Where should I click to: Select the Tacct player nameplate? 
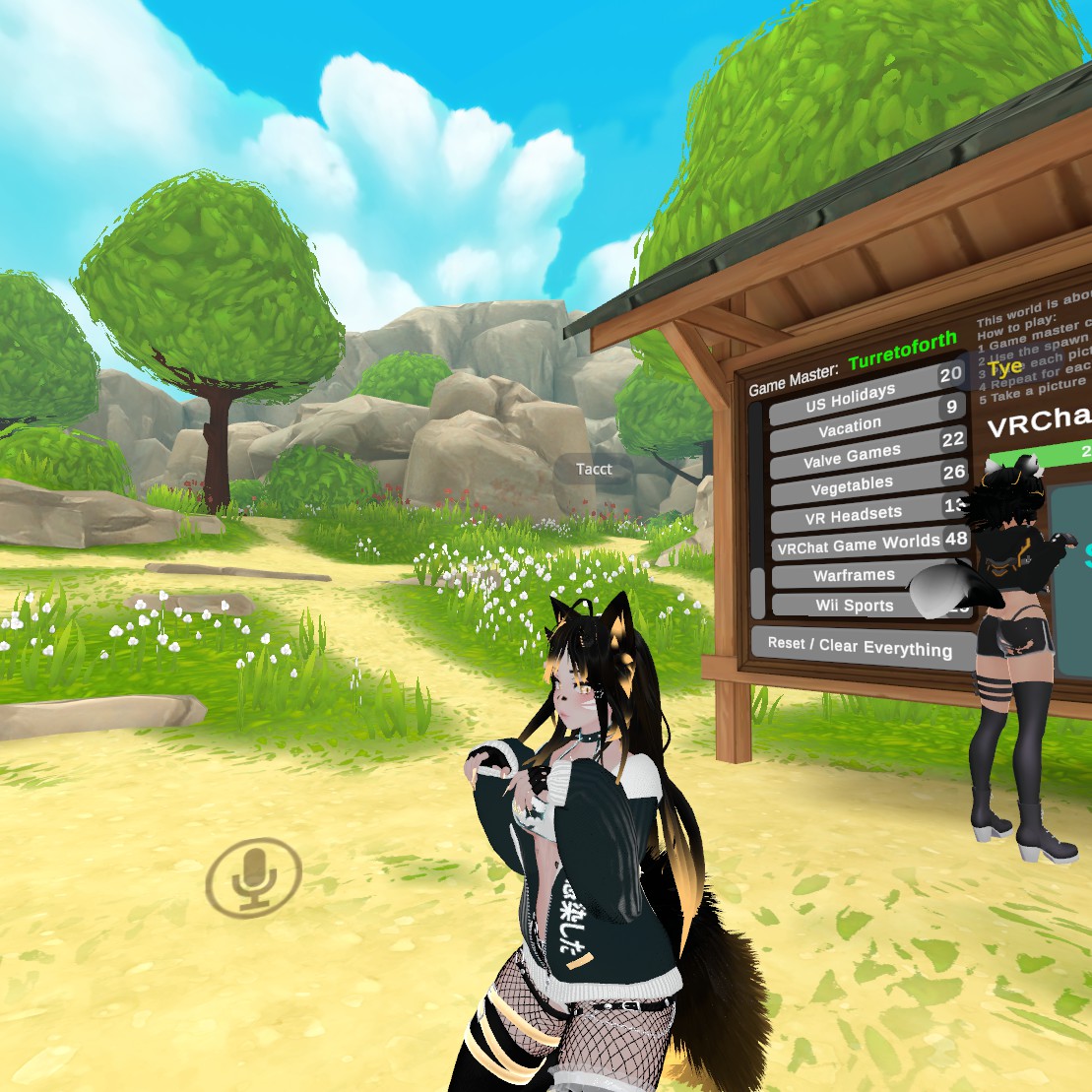point(594,470)
